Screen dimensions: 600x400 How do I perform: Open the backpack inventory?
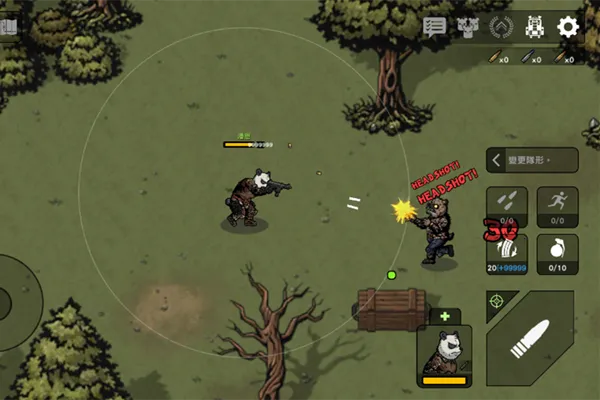coord(535,27)
